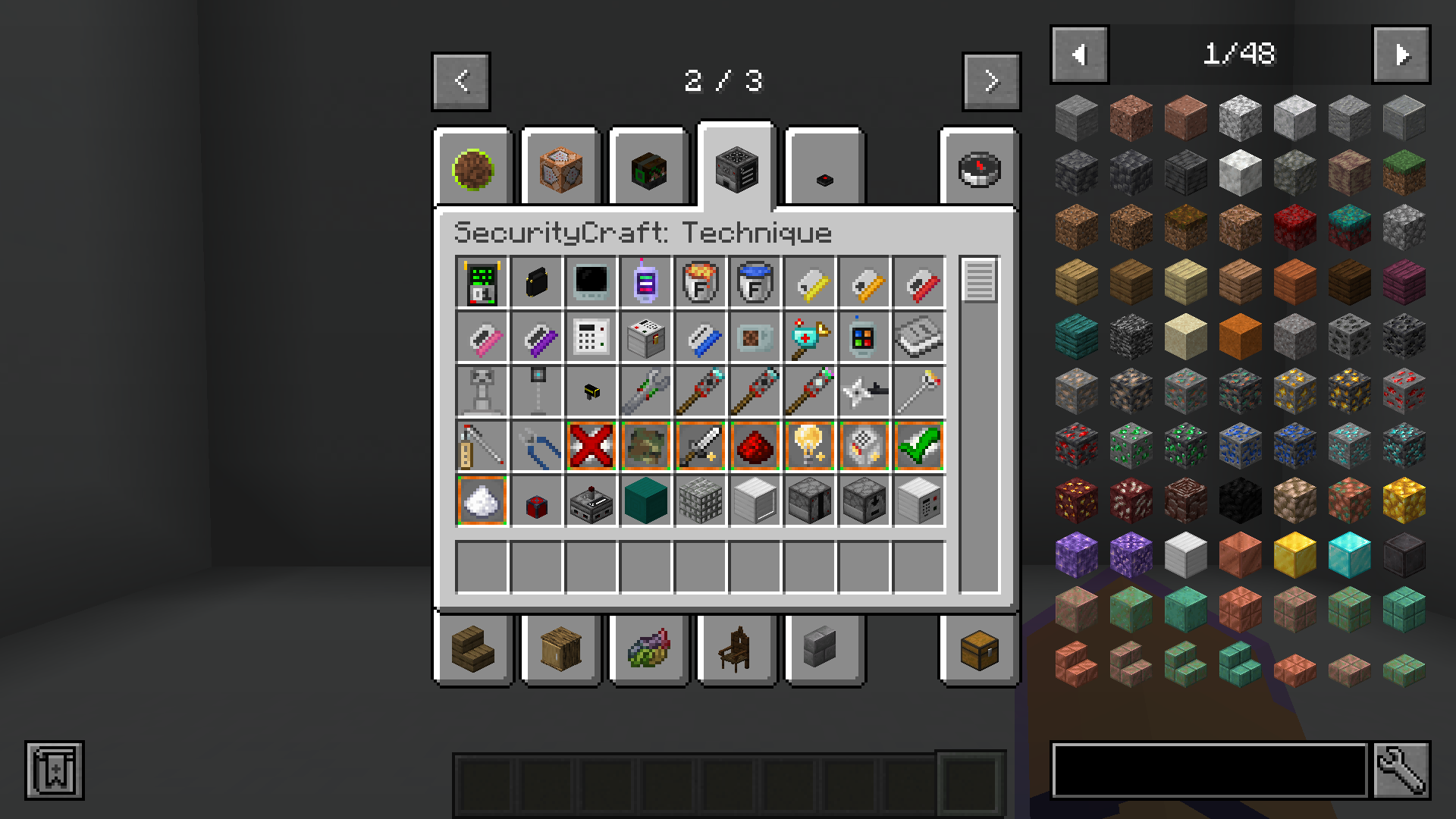Pick up the black briefcase item
1456x819 pixels.
(536, 281)
